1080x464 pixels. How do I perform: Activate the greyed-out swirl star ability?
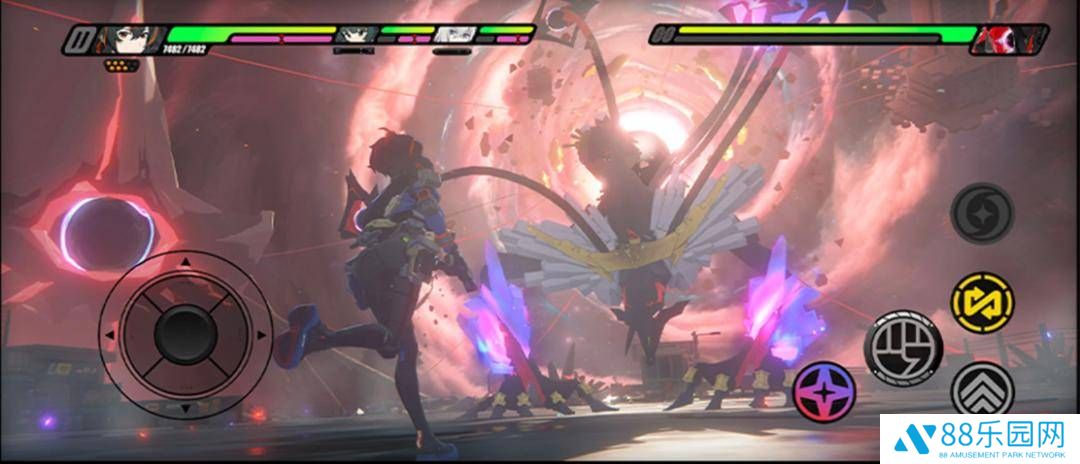click(982, 212)
